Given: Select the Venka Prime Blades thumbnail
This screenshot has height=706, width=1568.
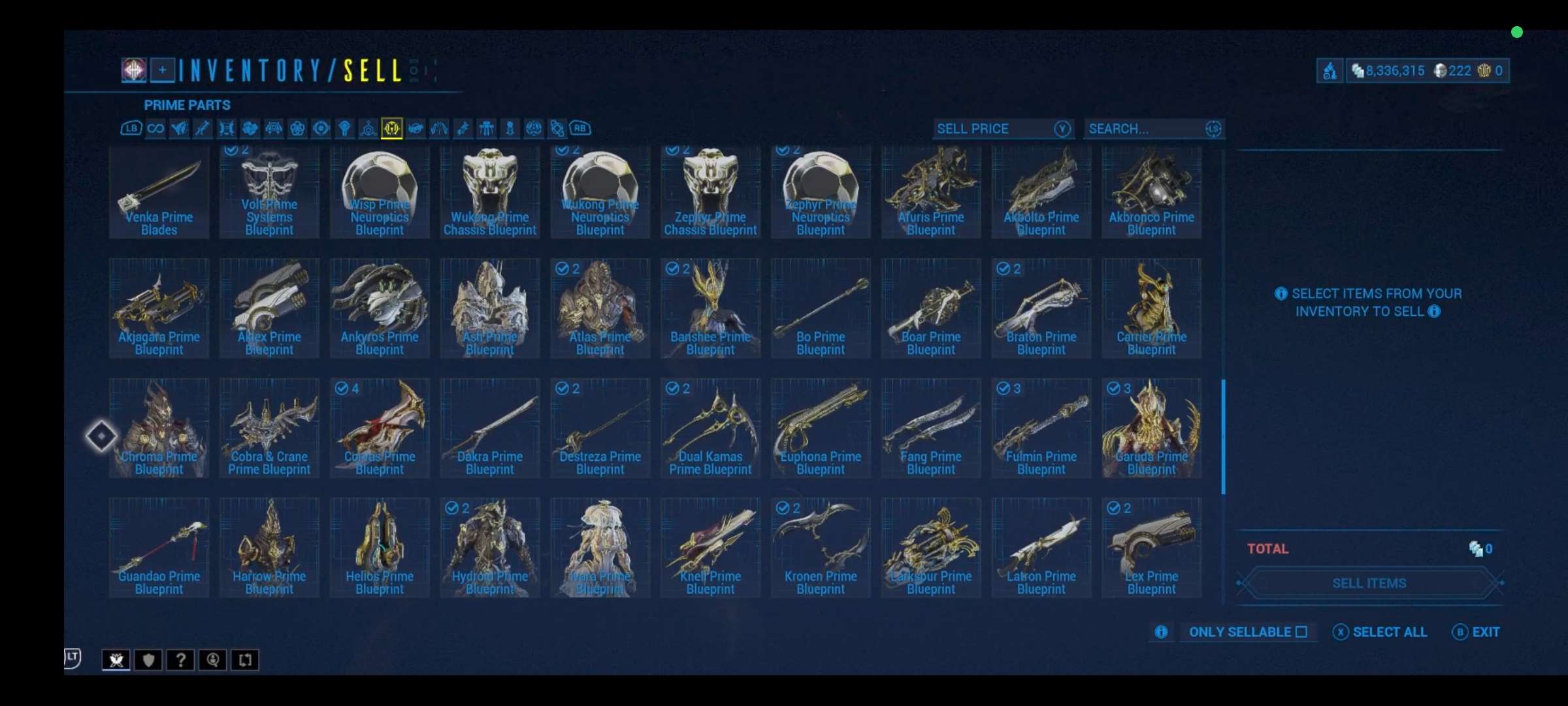Looking at the screenshot, I should (x=158, y=190).
